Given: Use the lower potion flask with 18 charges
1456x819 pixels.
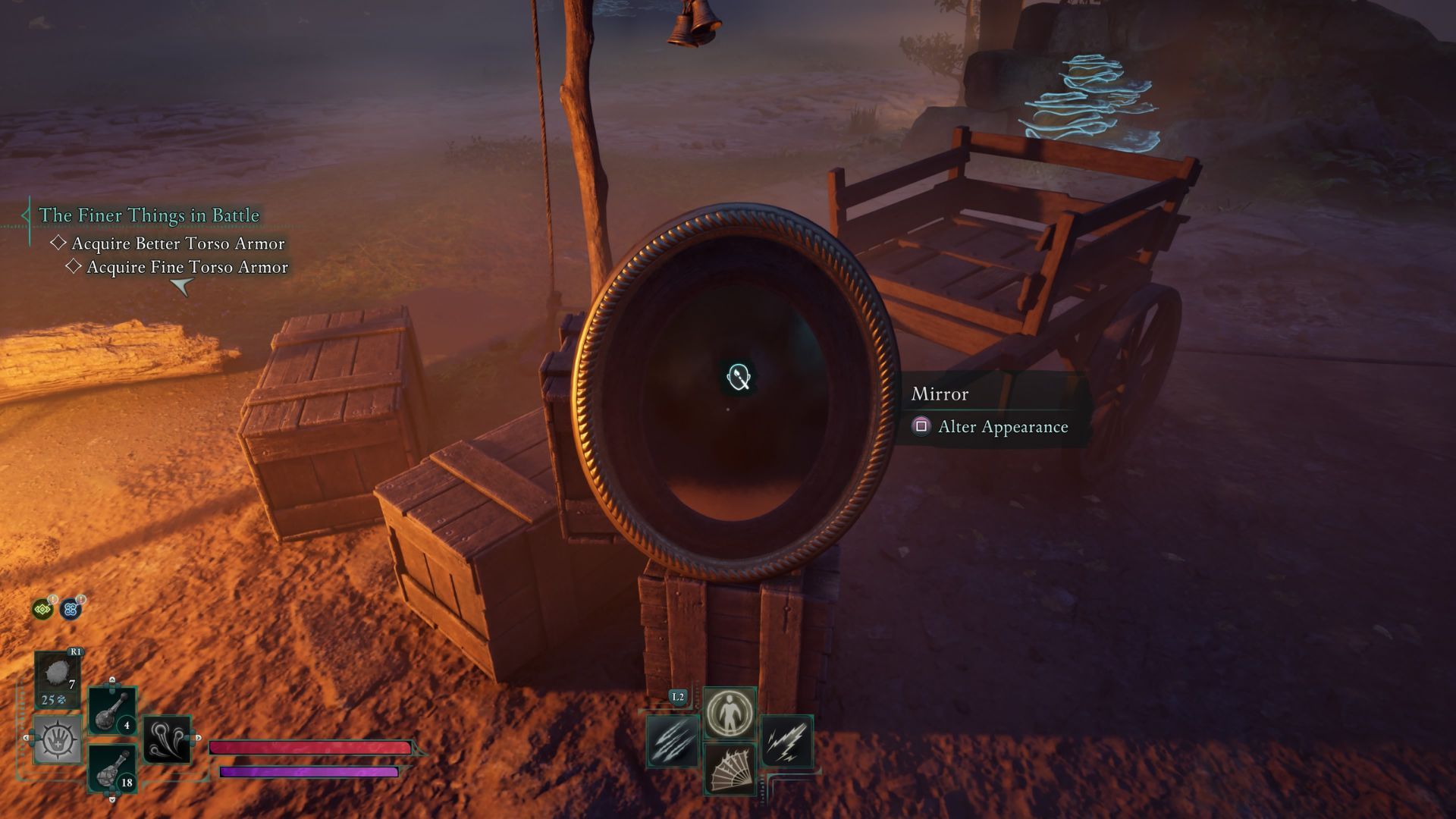Looking at the screenshot, I should 112,769.
